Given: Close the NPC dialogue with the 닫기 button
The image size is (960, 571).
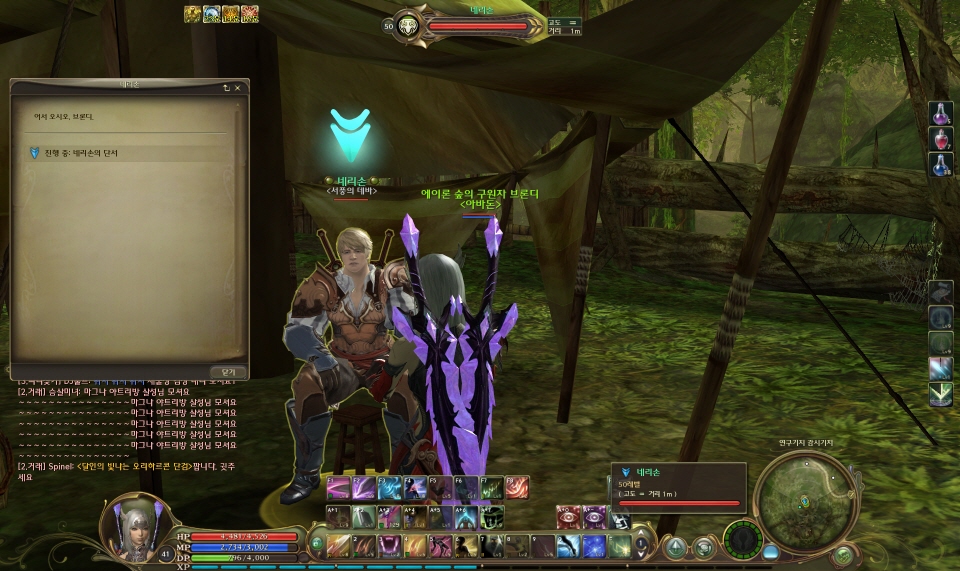Looking at the screenshot, I should pyautogui.click(x=228, y=371).
